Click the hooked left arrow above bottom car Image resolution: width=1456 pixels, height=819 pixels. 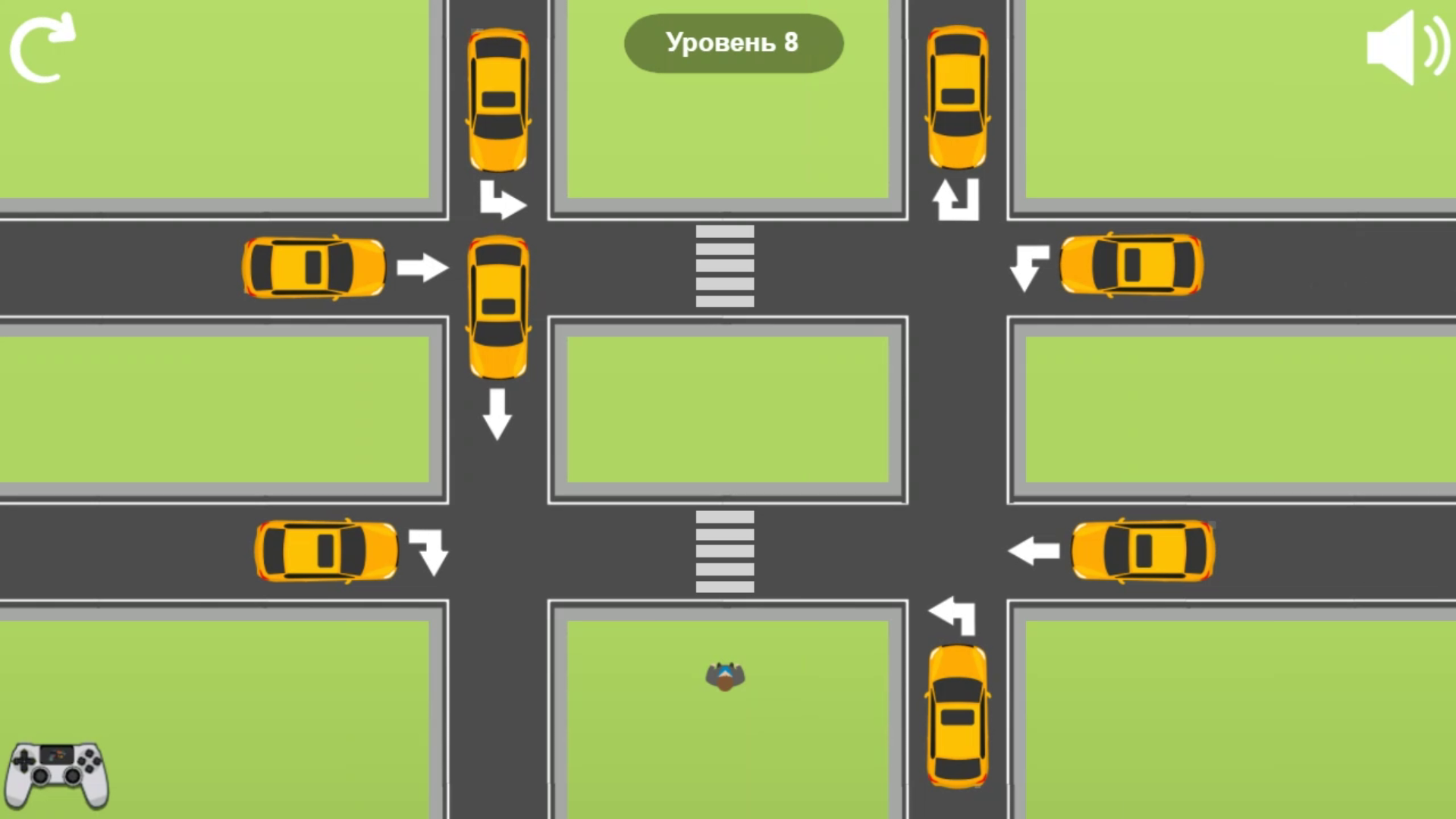tap(950, 614)
